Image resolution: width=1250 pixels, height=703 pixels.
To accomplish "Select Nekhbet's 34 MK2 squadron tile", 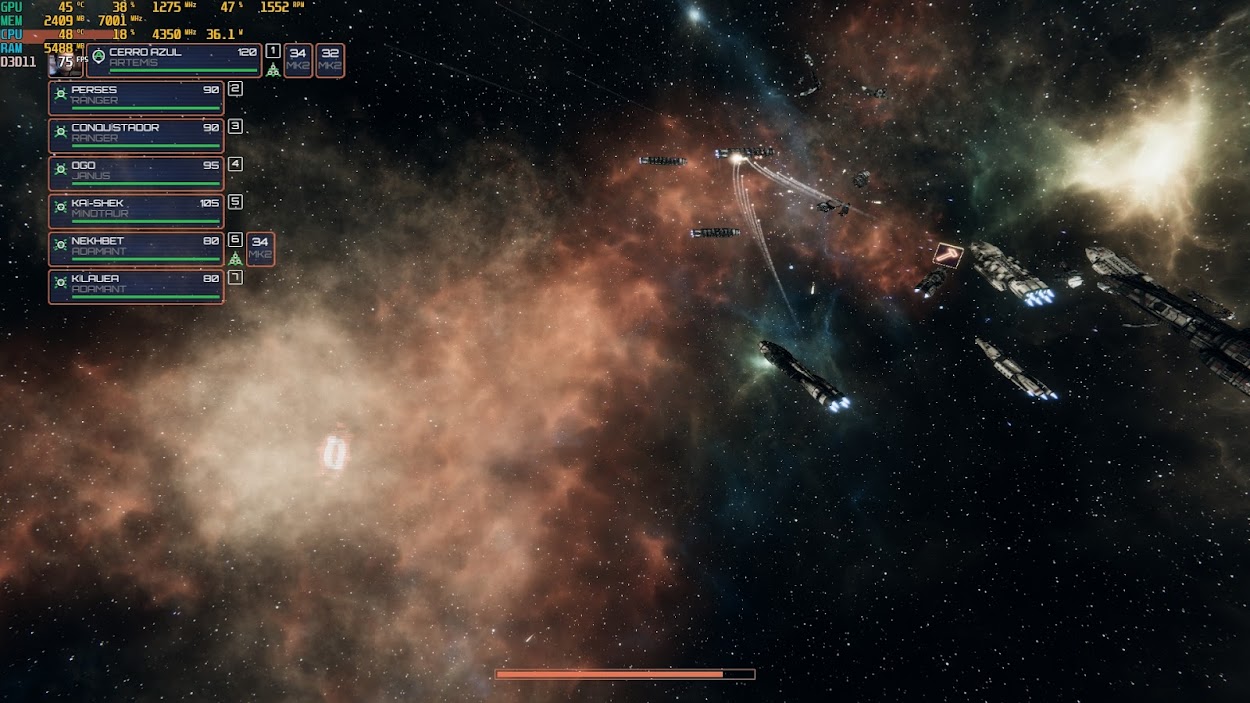I will pos(260,249).
